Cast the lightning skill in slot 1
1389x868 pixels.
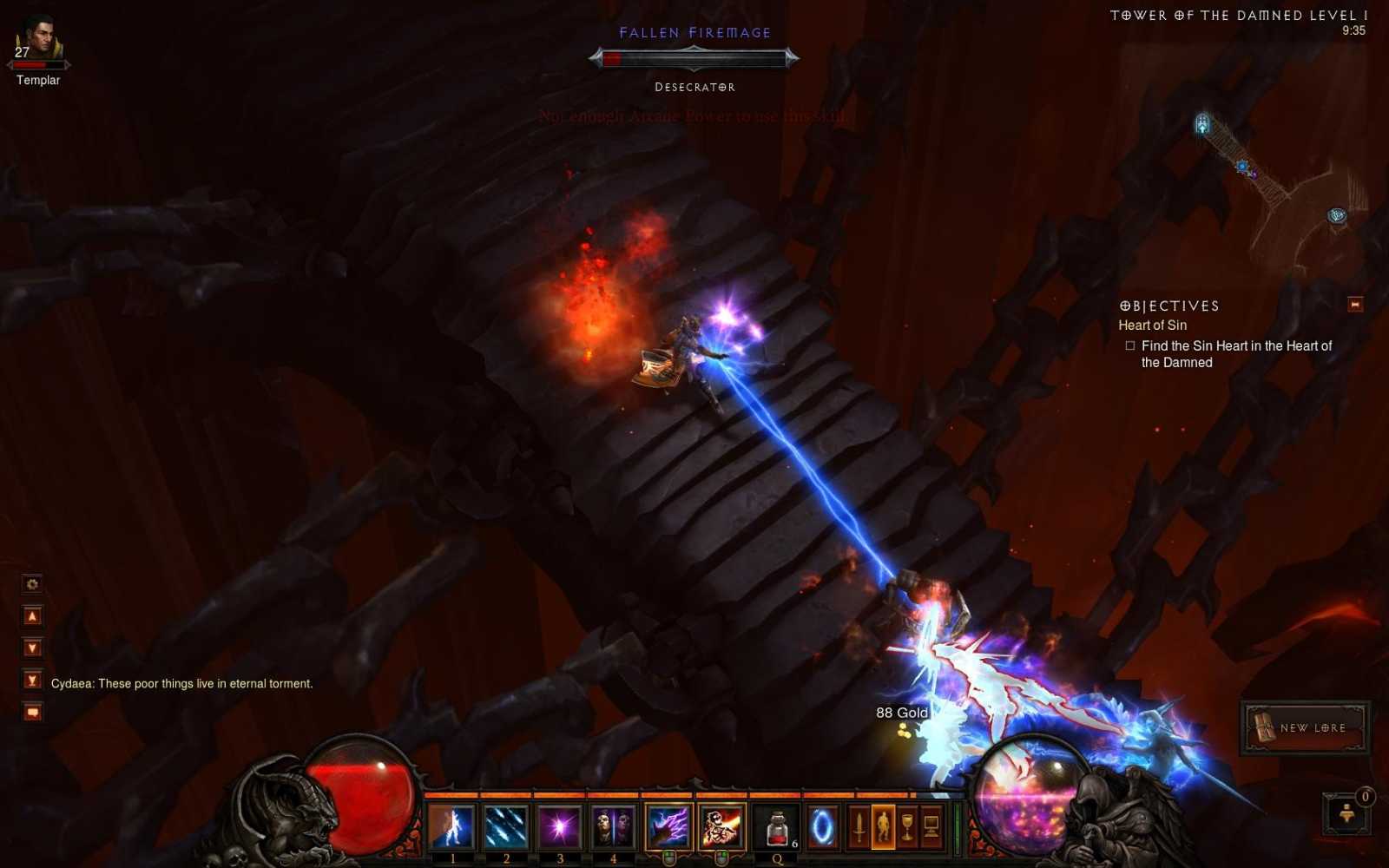(x=451, y=829)
